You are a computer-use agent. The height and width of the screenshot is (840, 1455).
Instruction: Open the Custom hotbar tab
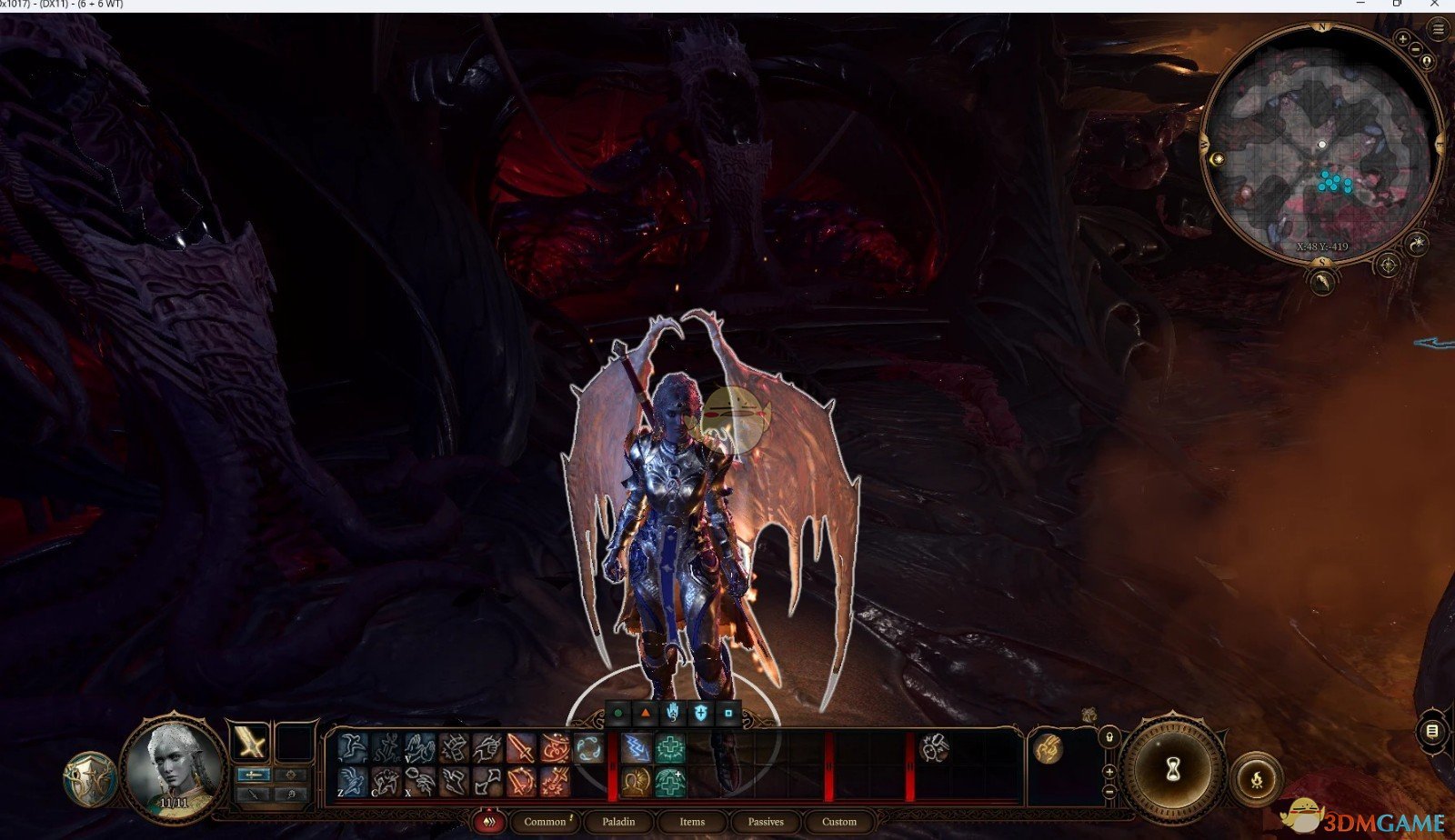(839, 821)
